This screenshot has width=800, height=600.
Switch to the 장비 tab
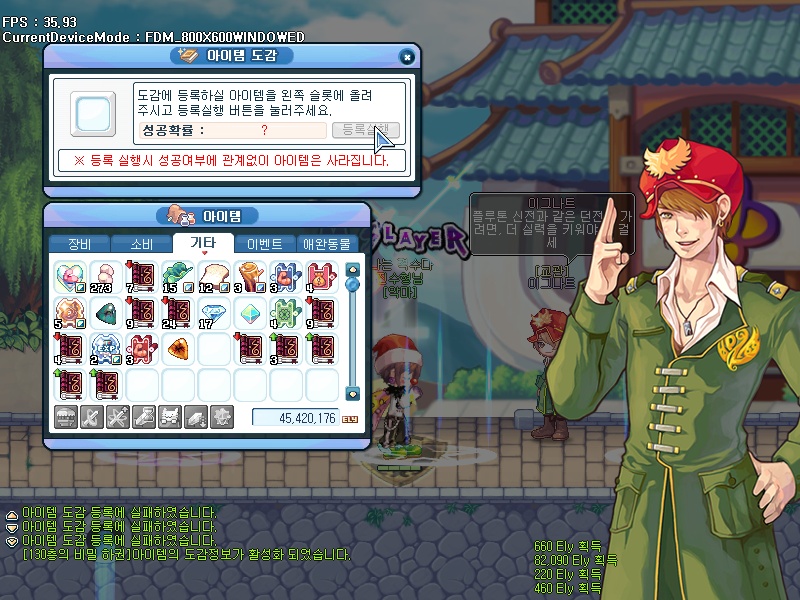coord(78,243)
